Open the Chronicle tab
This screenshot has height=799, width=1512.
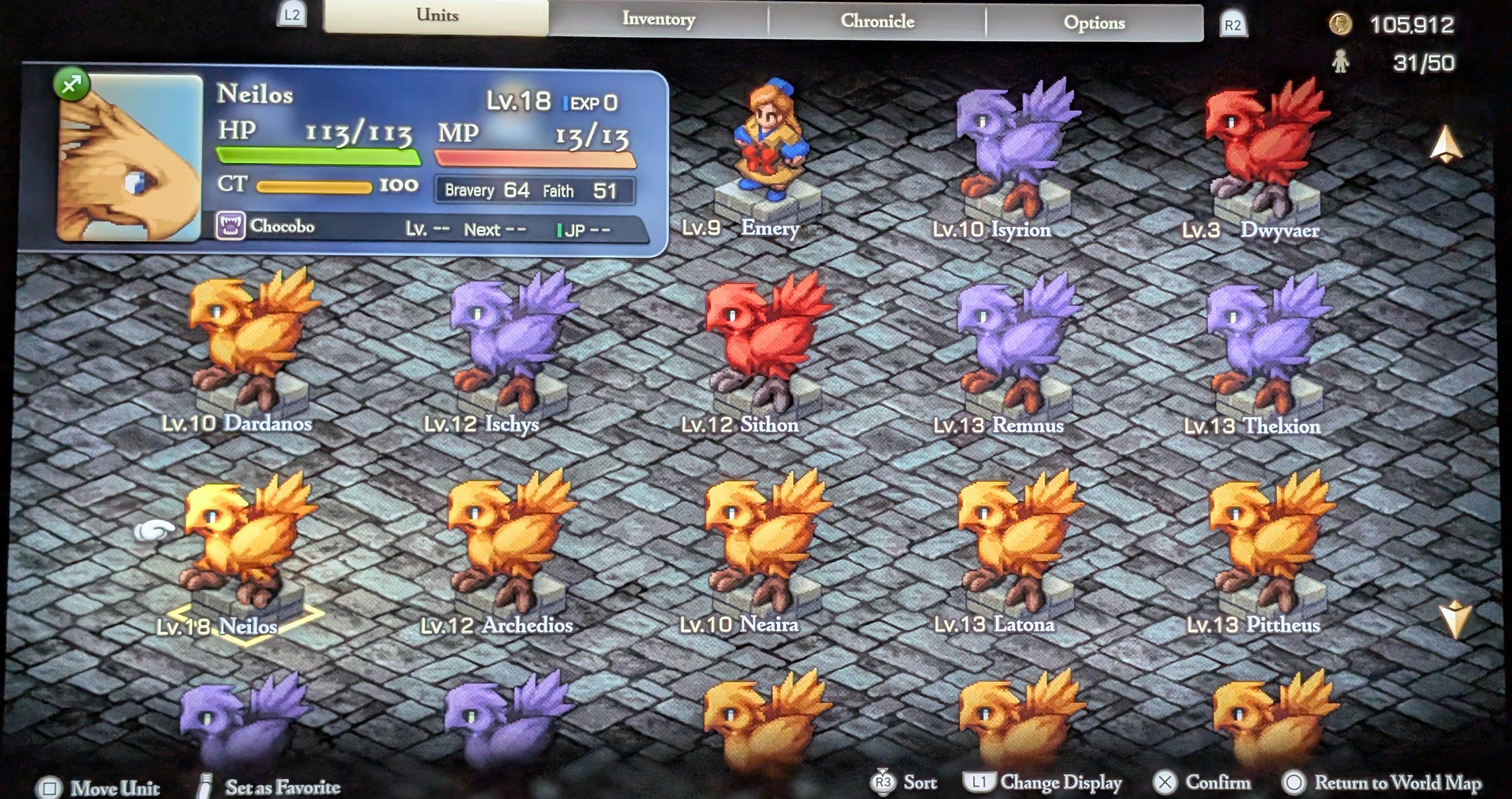[877, 22]
